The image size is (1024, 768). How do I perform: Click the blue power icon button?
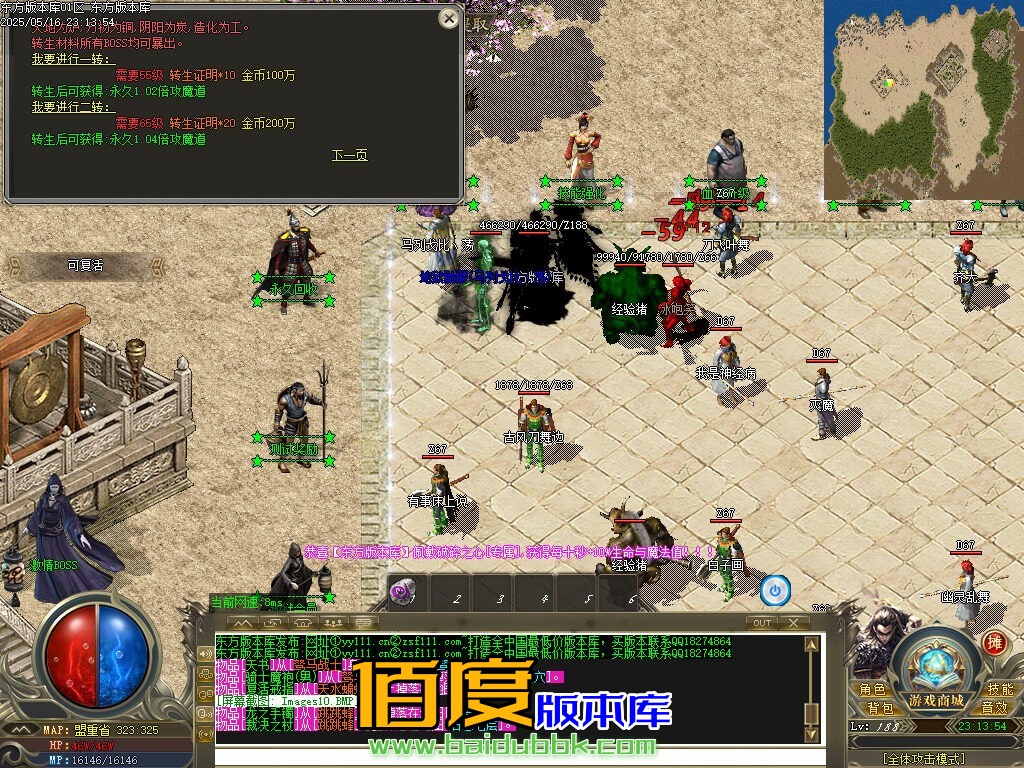pos(775,591)
